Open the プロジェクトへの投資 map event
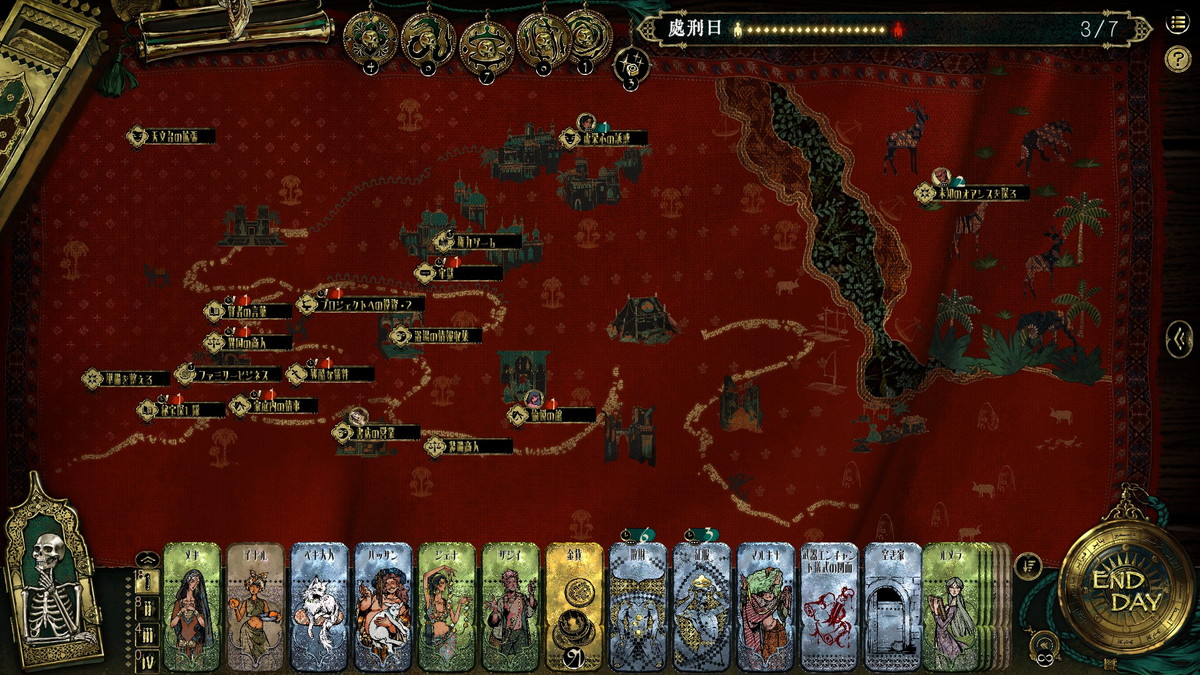Image resolution: width=1200 pixels, height=675 pixels. tap(360, 304)
